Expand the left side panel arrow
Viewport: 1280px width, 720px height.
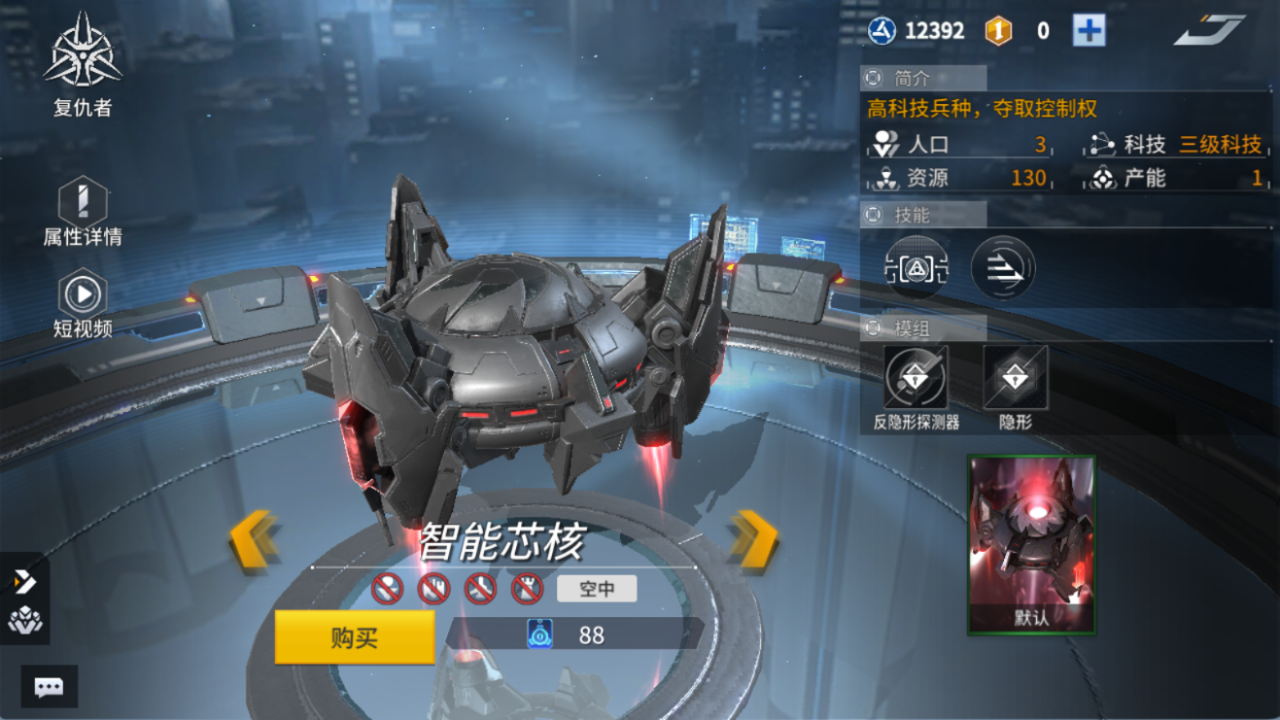point(24,582)
